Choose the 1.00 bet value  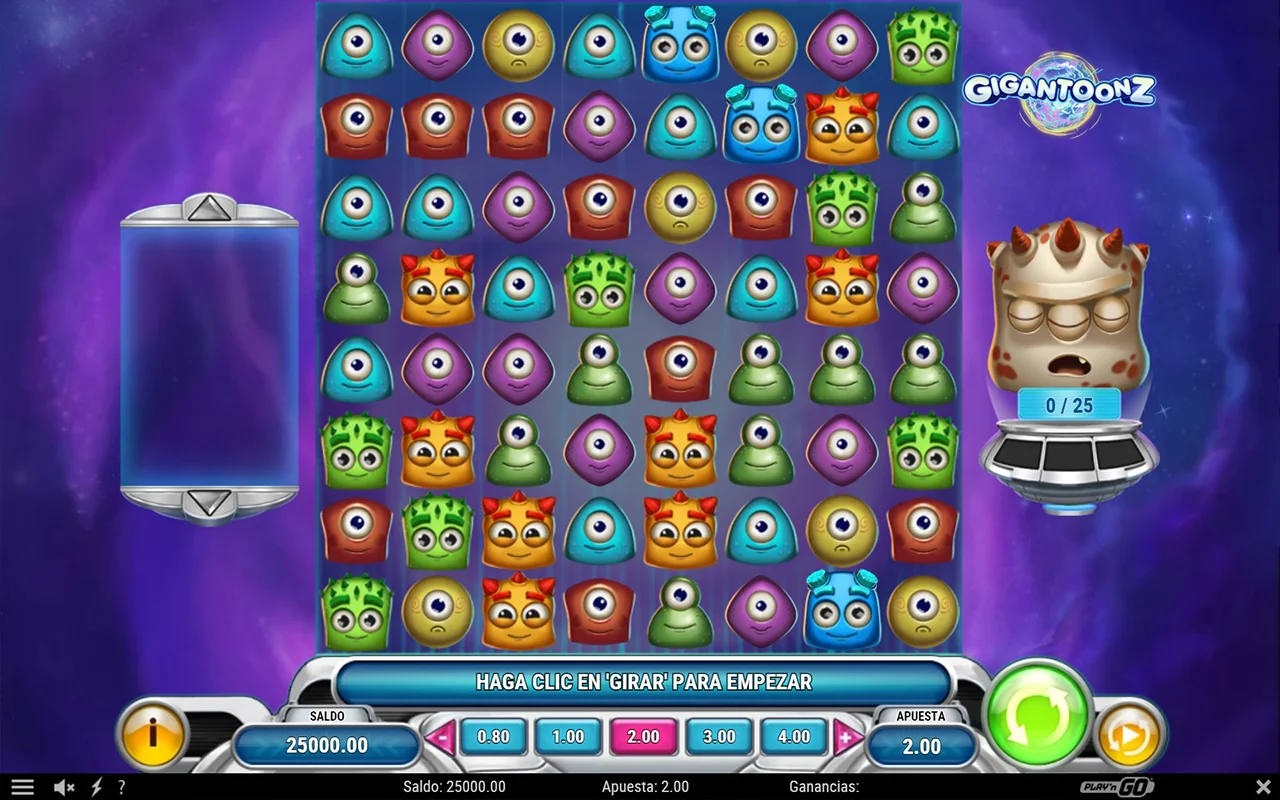[x=568, y=737]
